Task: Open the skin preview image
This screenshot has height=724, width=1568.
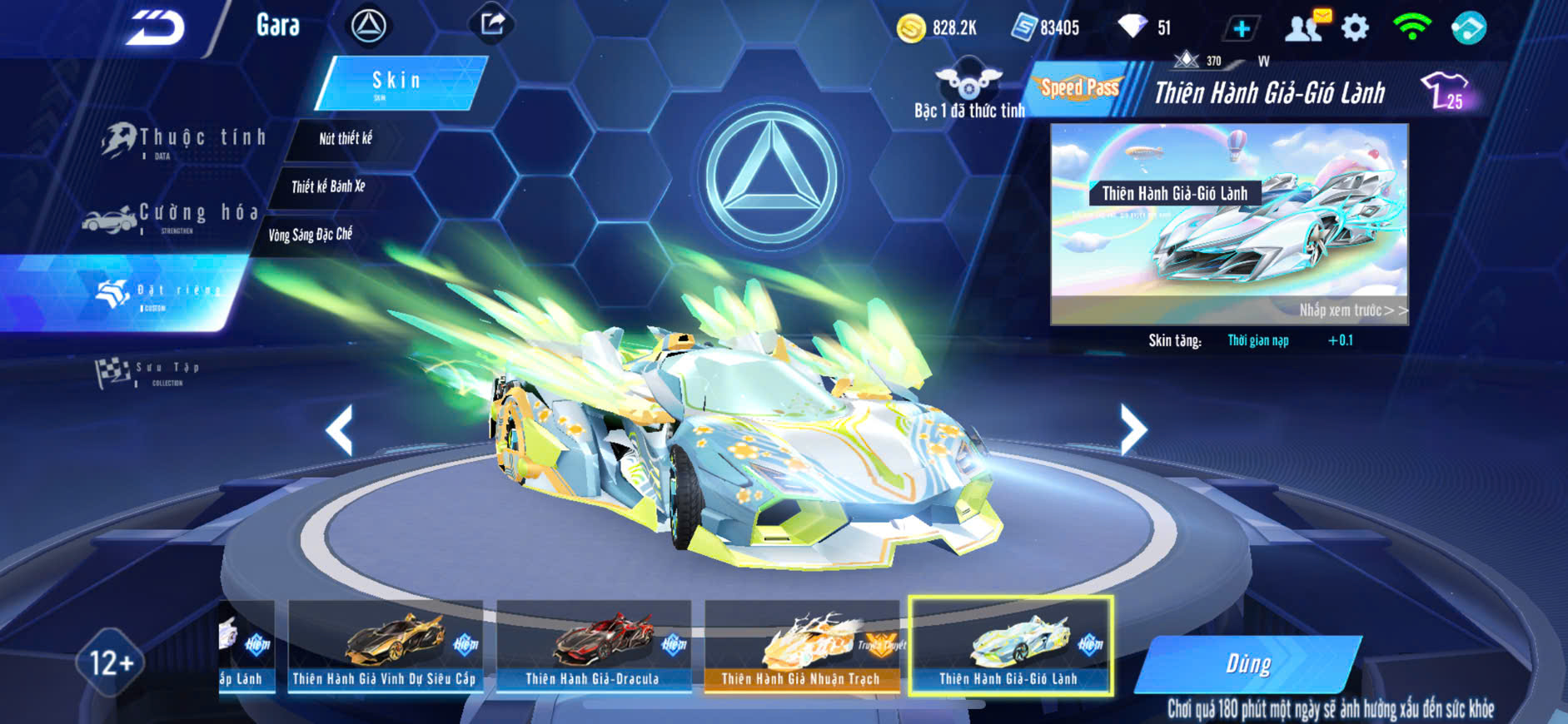Action: 1229,224
